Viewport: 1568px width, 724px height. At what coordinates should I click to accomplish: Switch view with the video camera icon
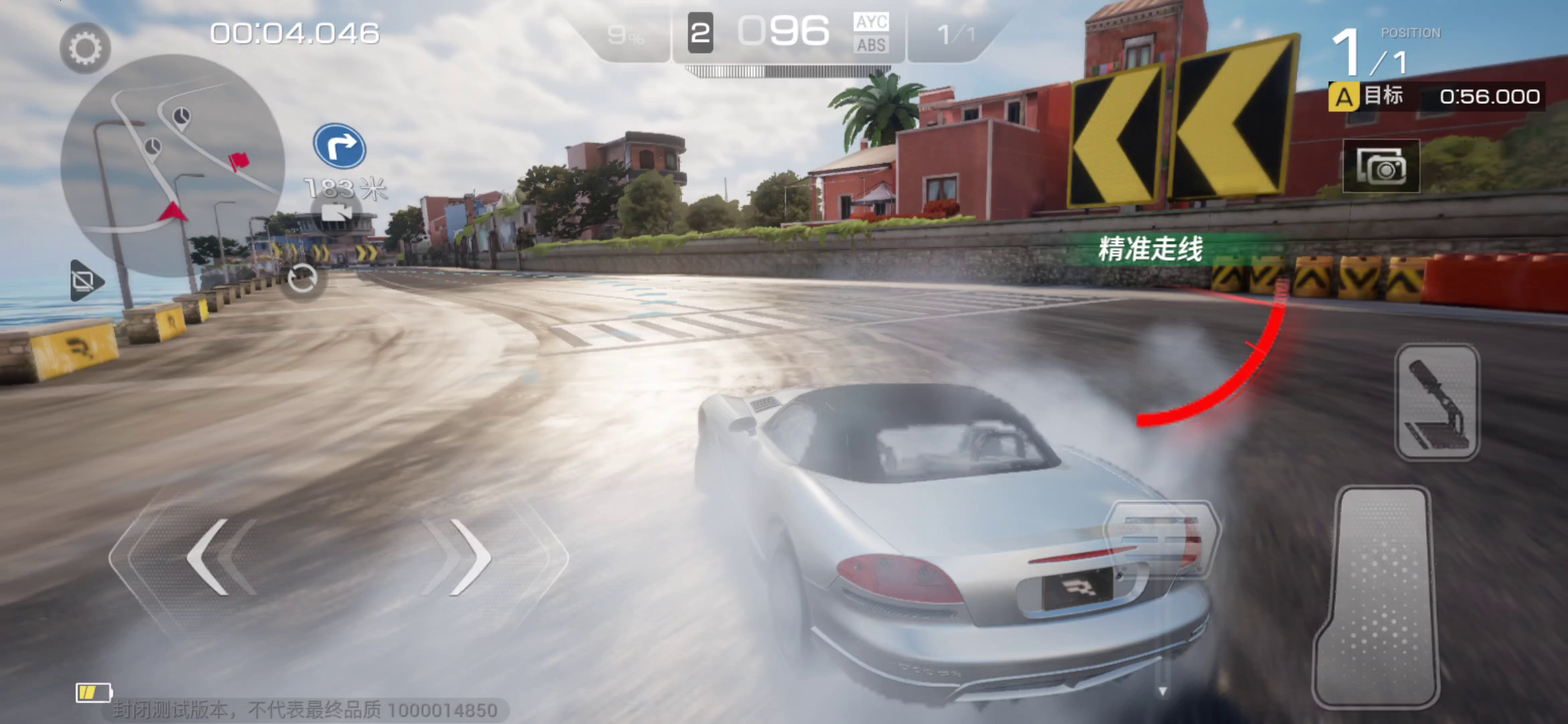point(337,213)
